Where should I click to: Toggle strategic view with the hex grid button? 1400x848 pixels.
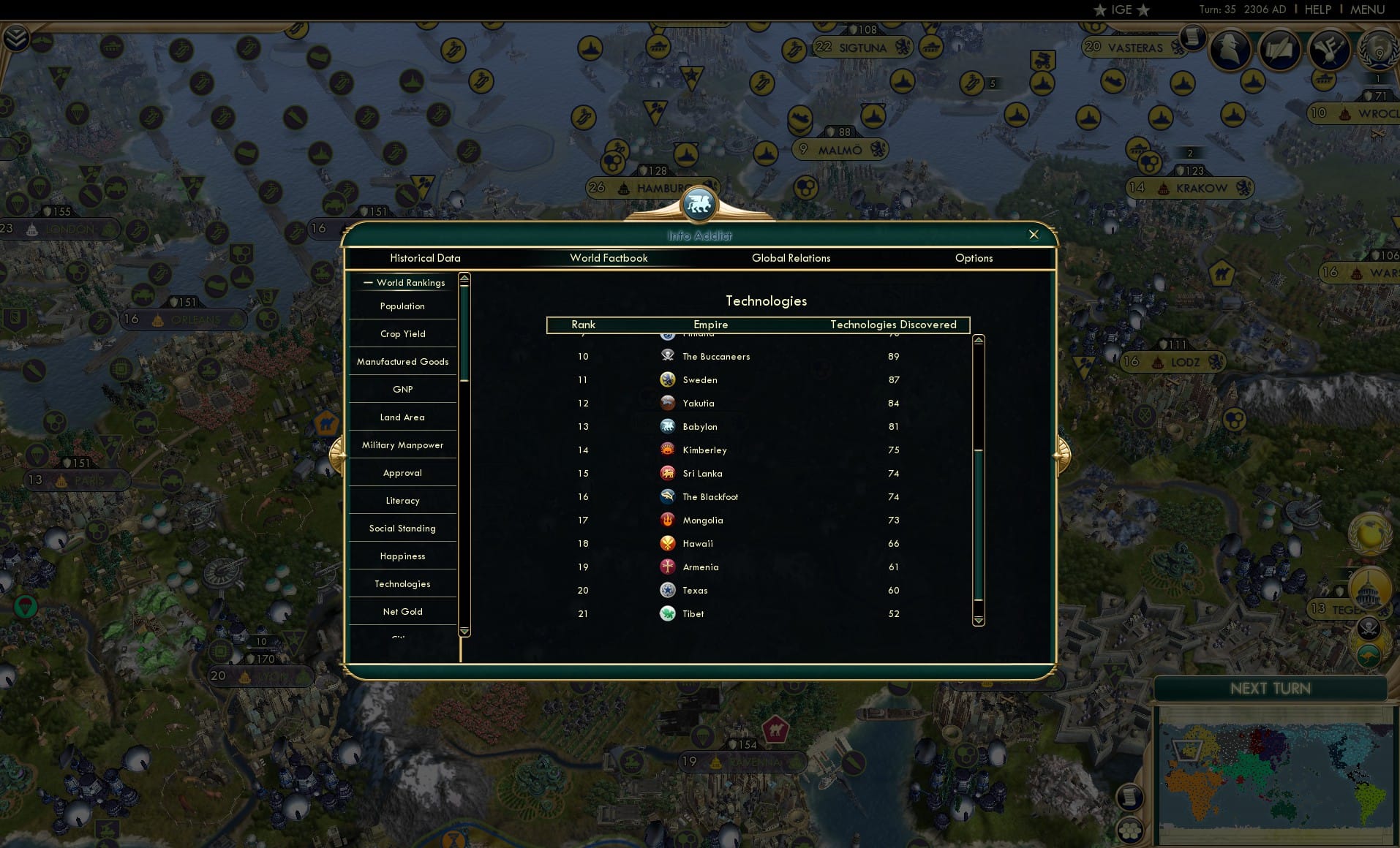pos(1131,831)
